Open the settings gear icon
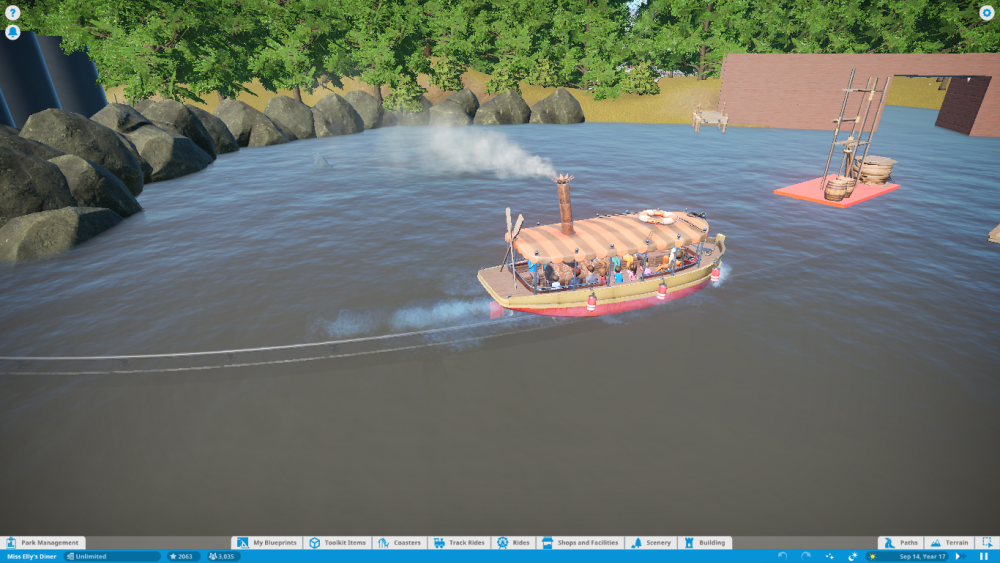This screenshot has height=563, width=1000. (987, 13)
